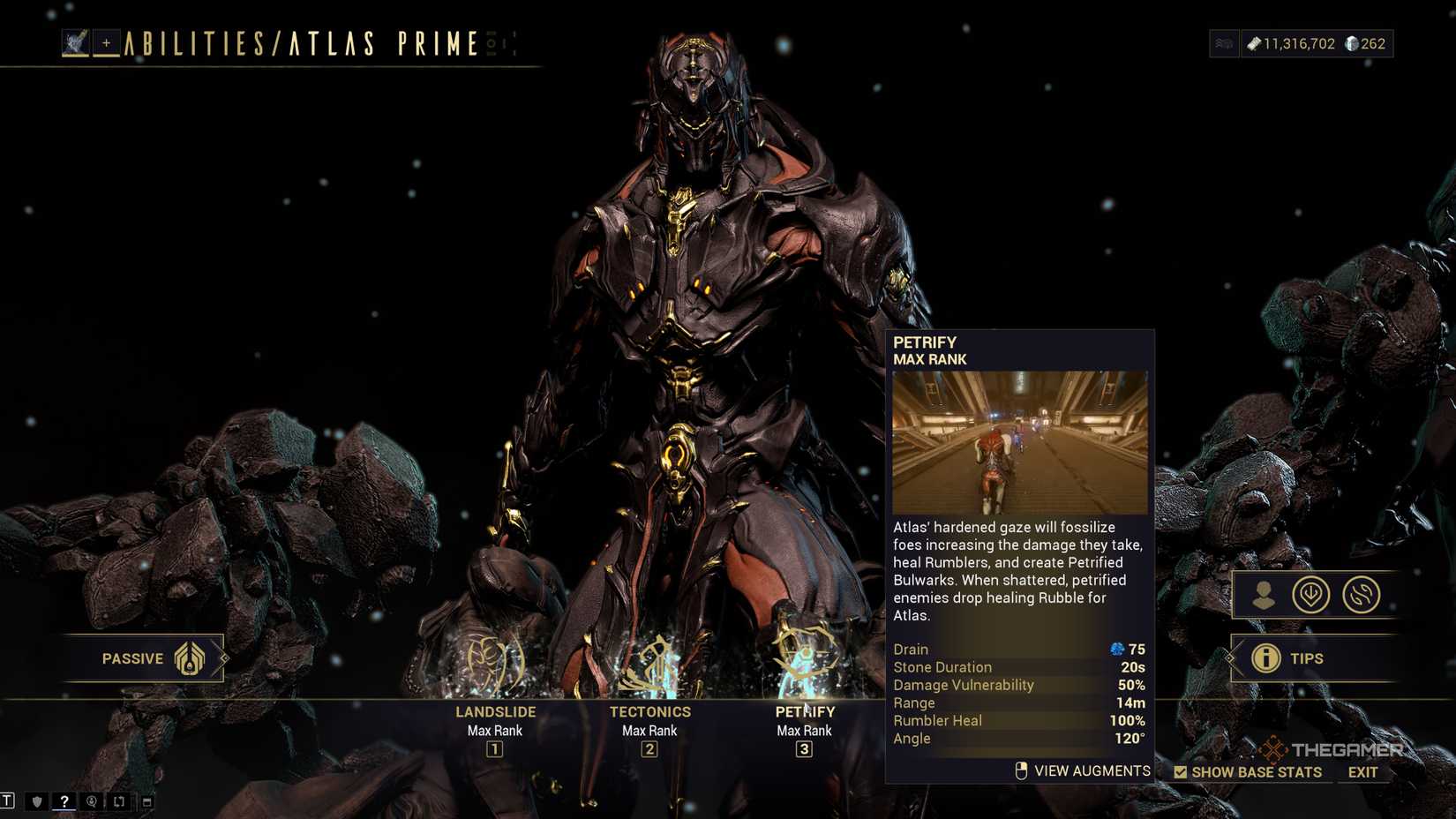This screenshot has width=1456, height=819.
Task: Click the shield icon in bottom toolbar
Action: point(36,801)
